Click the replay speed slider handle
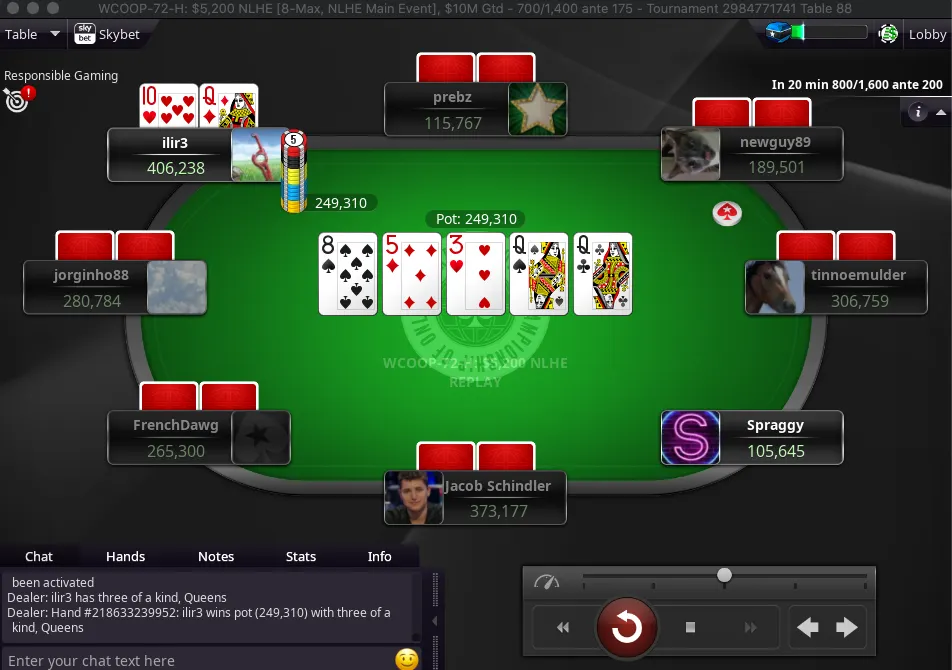Viewport: 952px width, 670px height. (724, 575)
